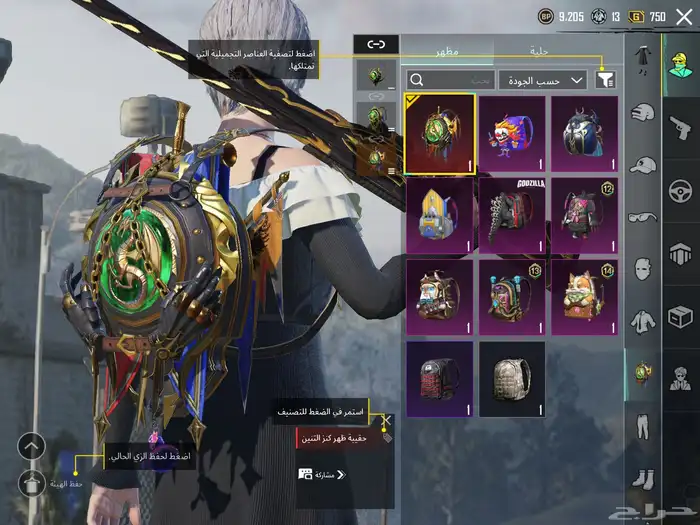This screenshot has height=525, width=700.
Task: Close the inventory screen
Action: [684, 16]
